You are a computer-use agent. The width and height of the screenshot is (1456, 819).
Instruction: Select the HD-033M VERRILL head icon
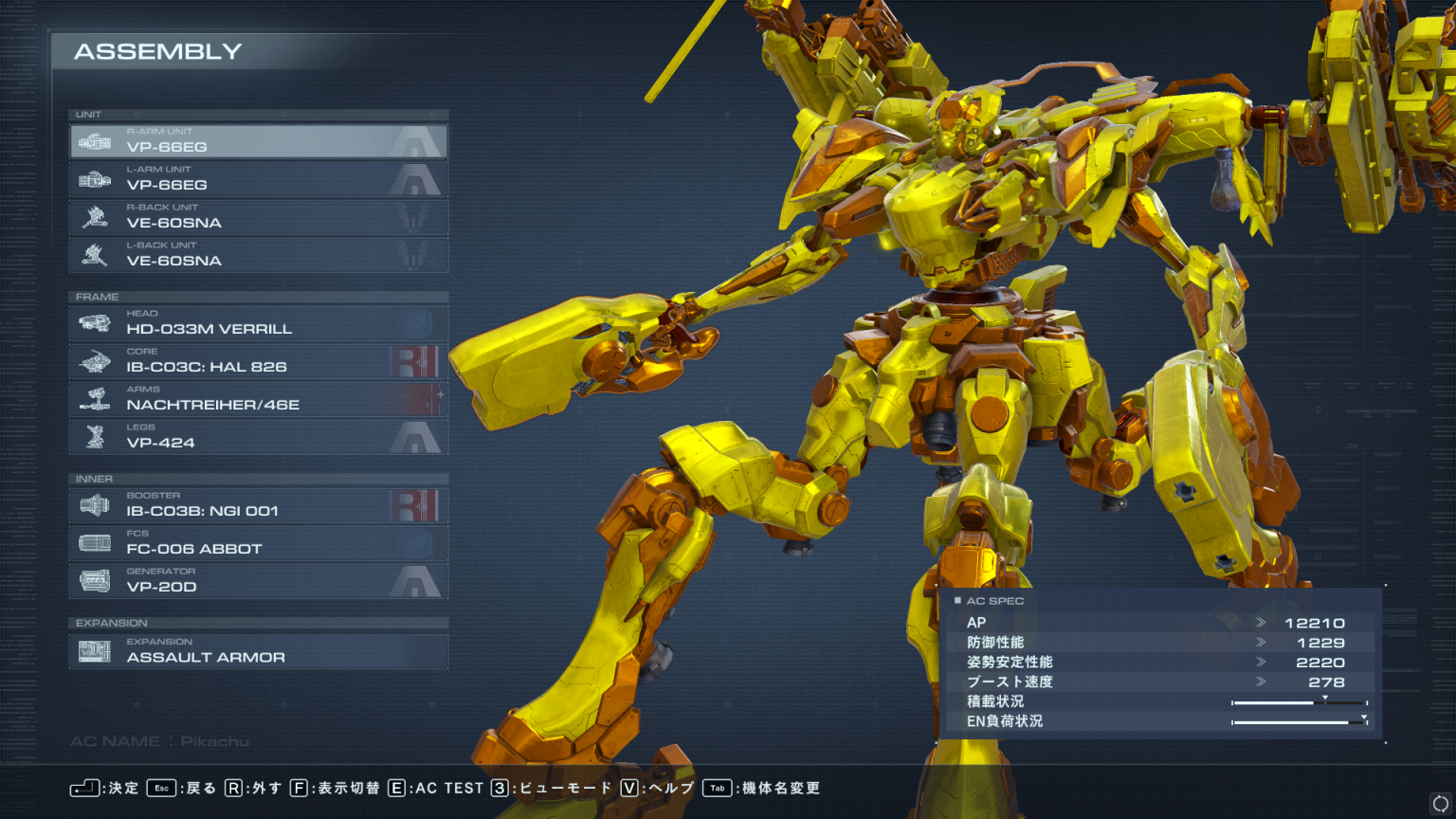94,323
